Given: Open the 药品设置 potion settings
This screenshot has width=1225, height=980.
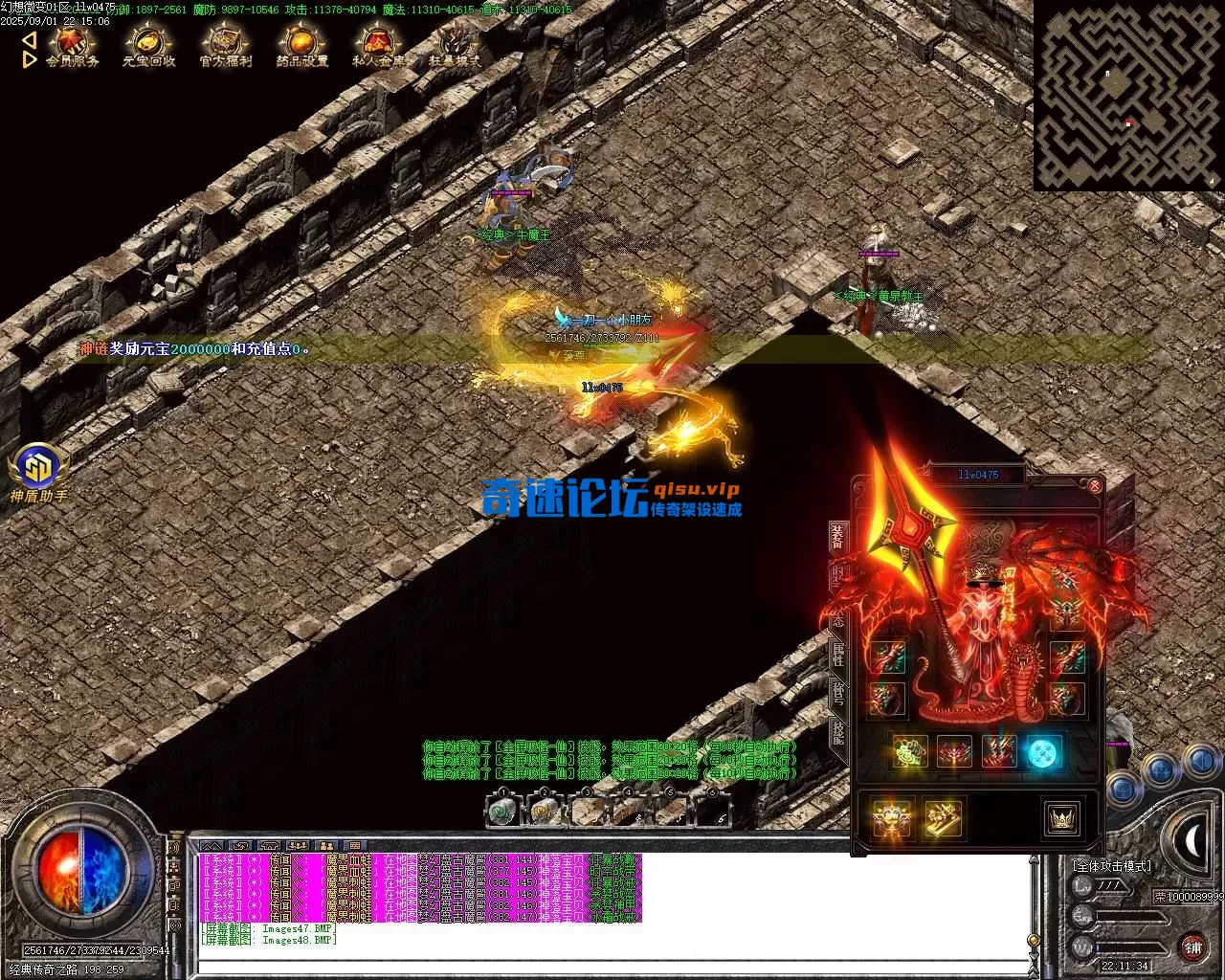Looking at the screenshot, I should coord(301,46).
